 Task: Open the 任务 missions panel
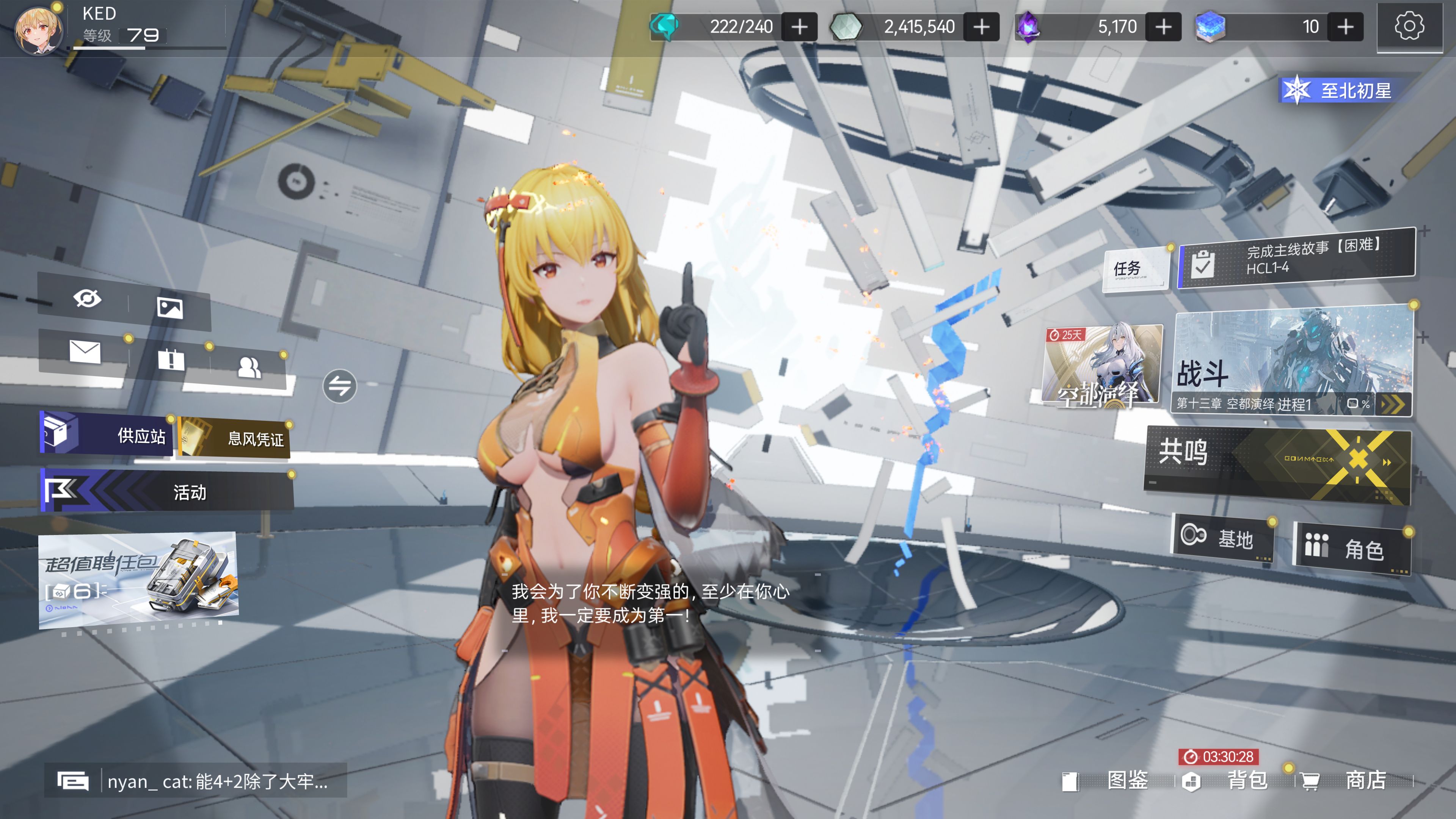[1135, 268]
